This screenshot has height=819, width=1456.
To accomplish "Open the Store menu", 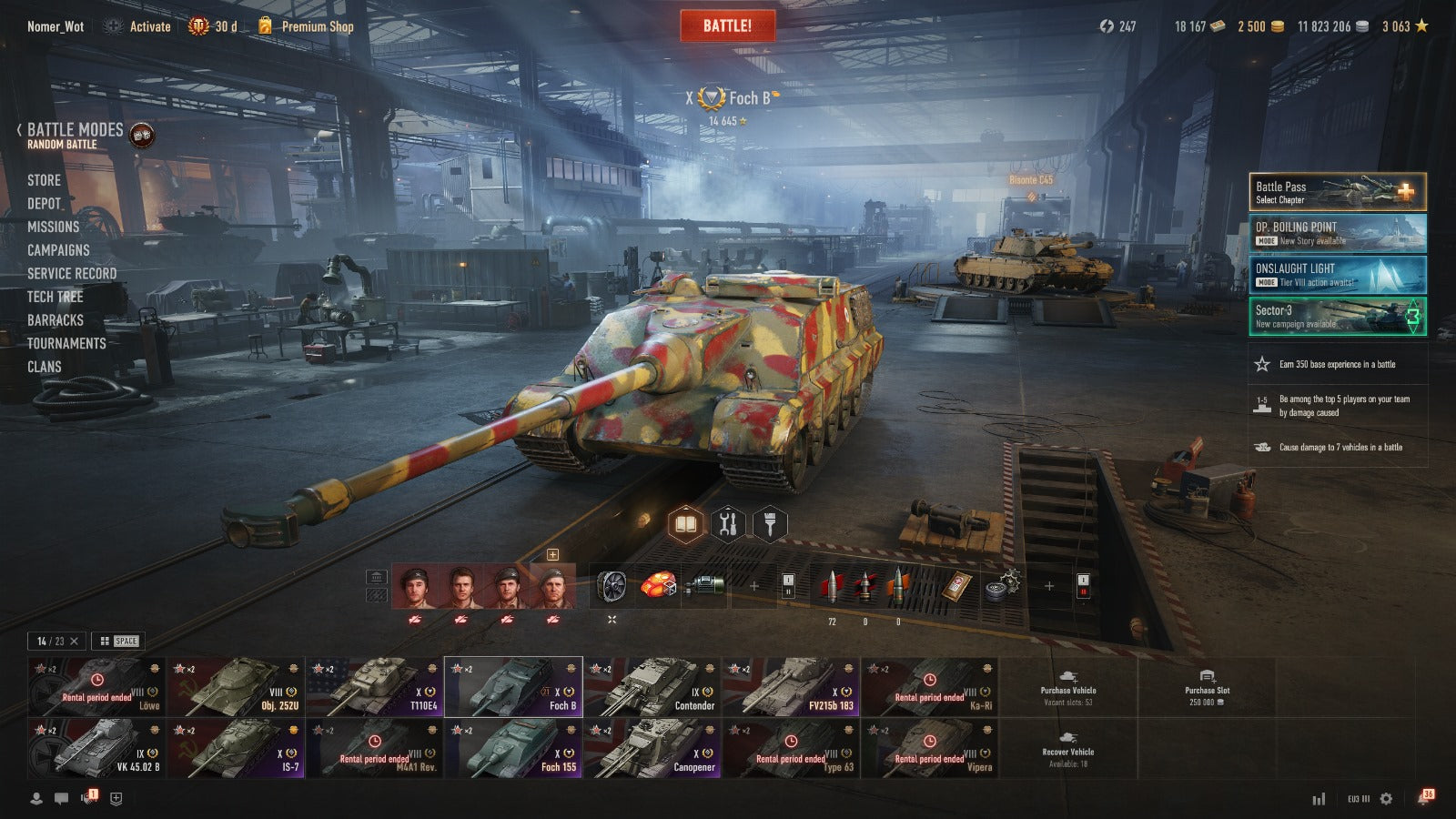I will (x=44, y=180).
